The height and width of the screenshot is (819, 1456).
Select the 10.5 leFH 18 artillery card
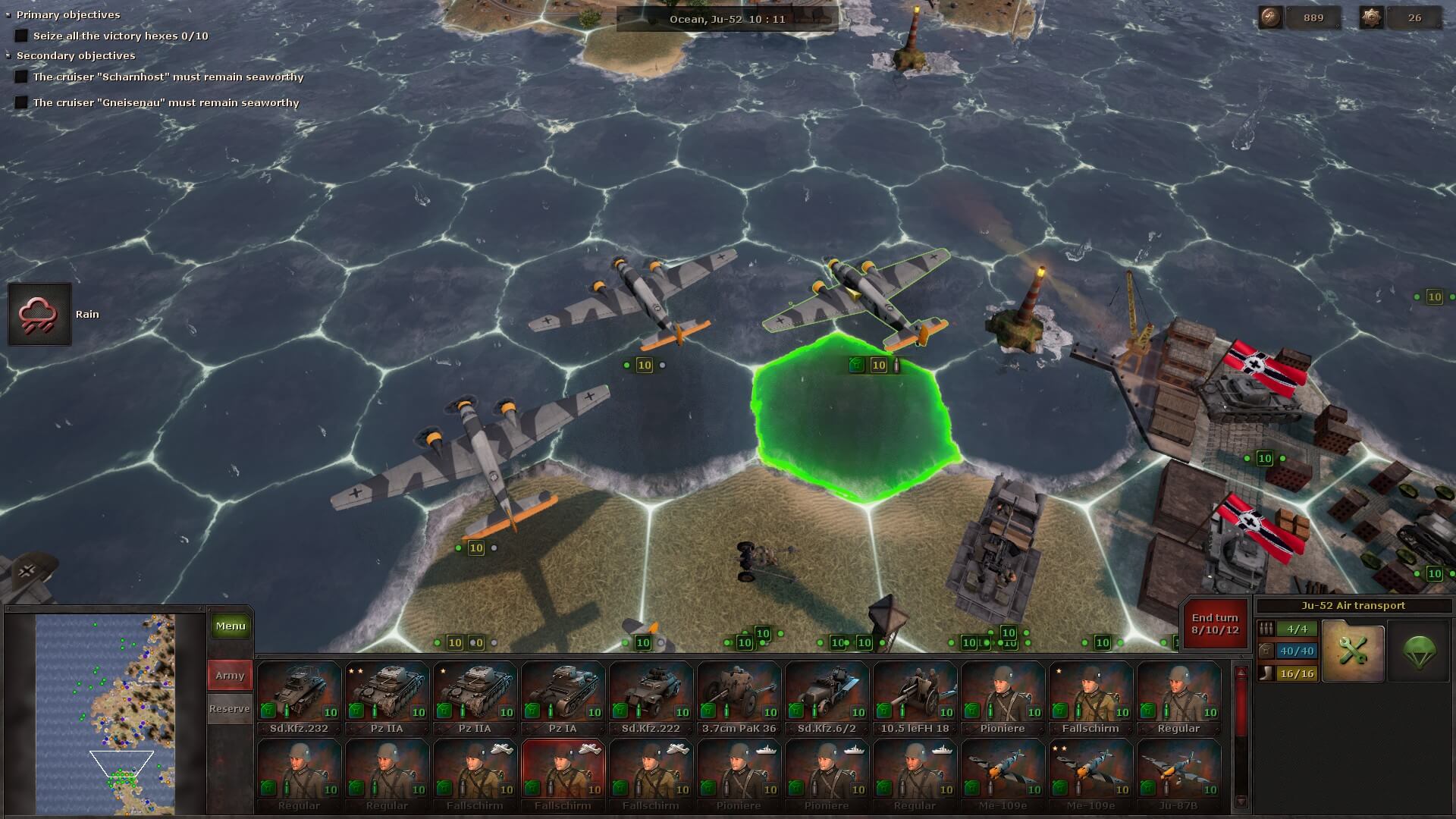(915, 697)
